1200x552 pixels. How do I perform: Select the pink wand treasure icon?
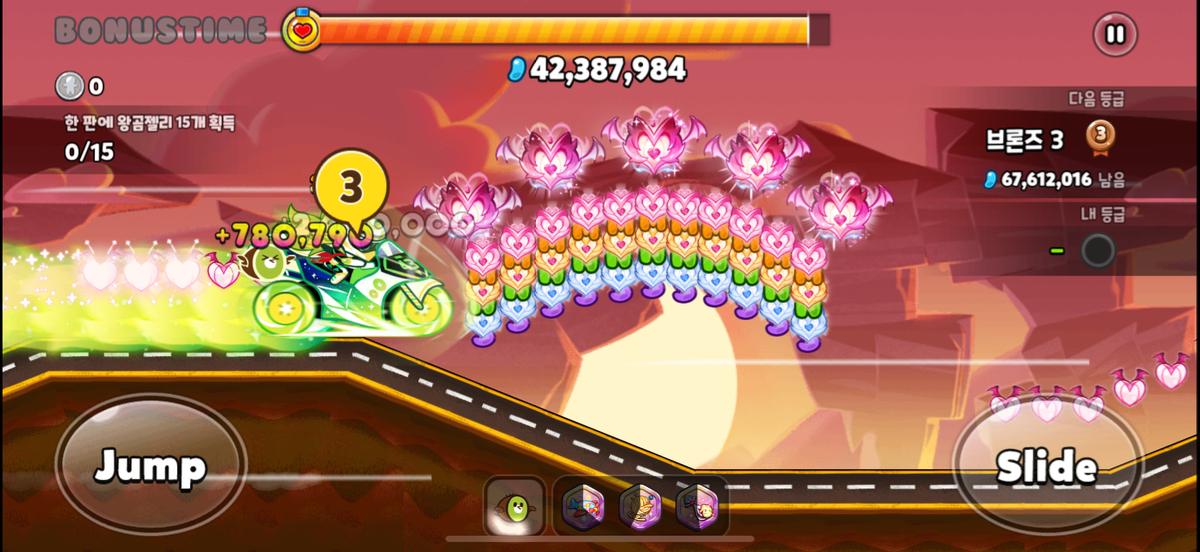point(696,507)
